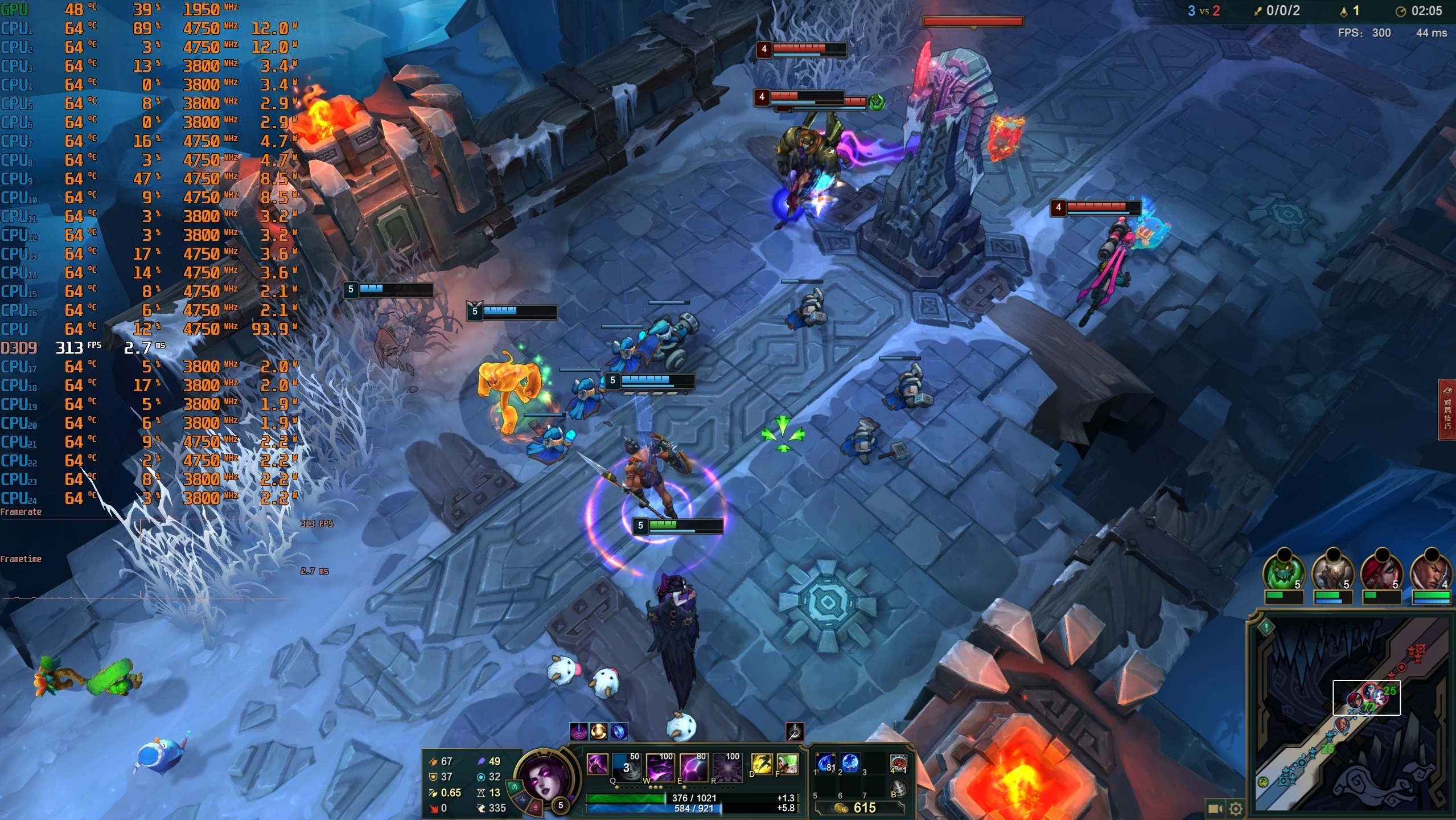Select the Zac teammate portrait
1456x820 pixels.
click(1284, 571)
